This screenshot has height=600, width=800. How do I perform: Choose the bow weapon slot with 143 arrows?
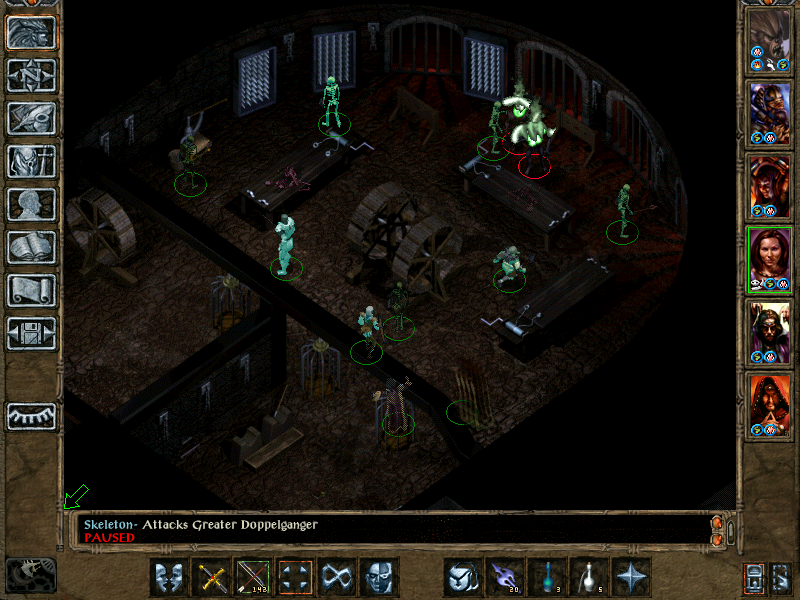[x=254, y=577]
